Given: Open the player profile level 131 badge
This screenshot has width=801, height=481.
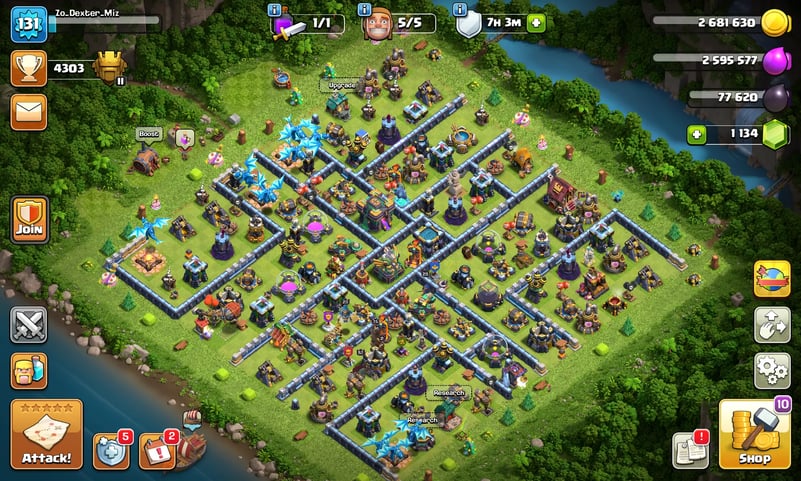Looking at the screenshot, I should (29, 24).
